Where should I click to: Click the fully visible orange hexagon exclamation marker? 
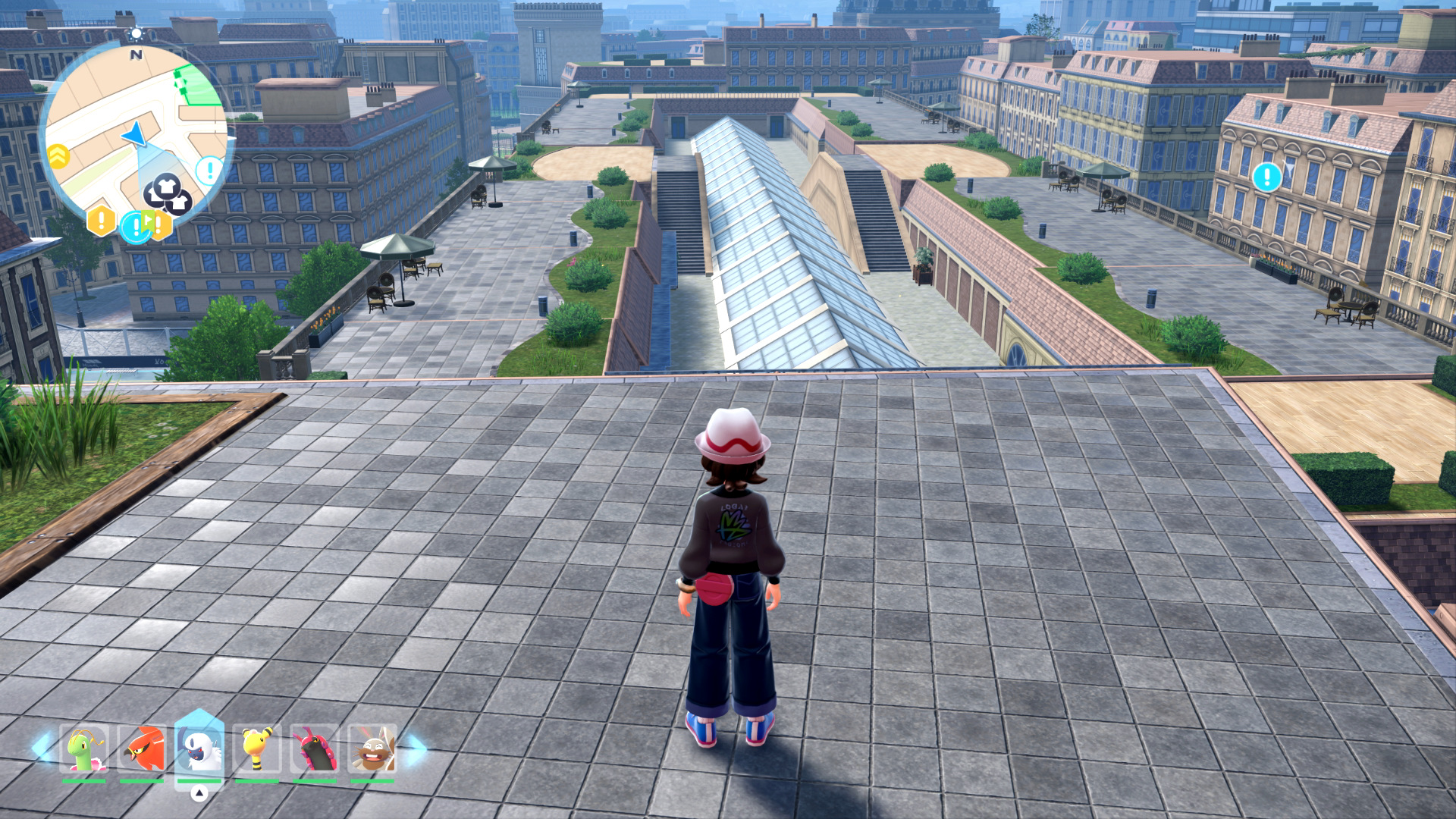pos(101,221)
